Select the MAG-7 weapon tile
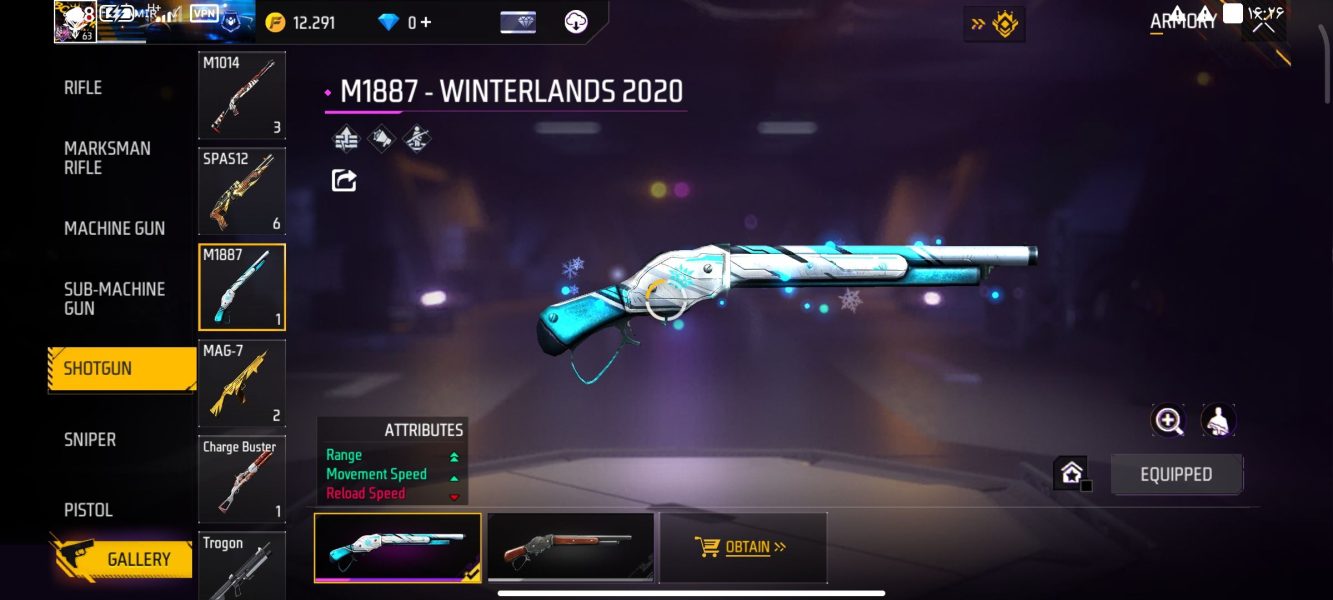The image size is (1333, 600). tap(242, 384)
